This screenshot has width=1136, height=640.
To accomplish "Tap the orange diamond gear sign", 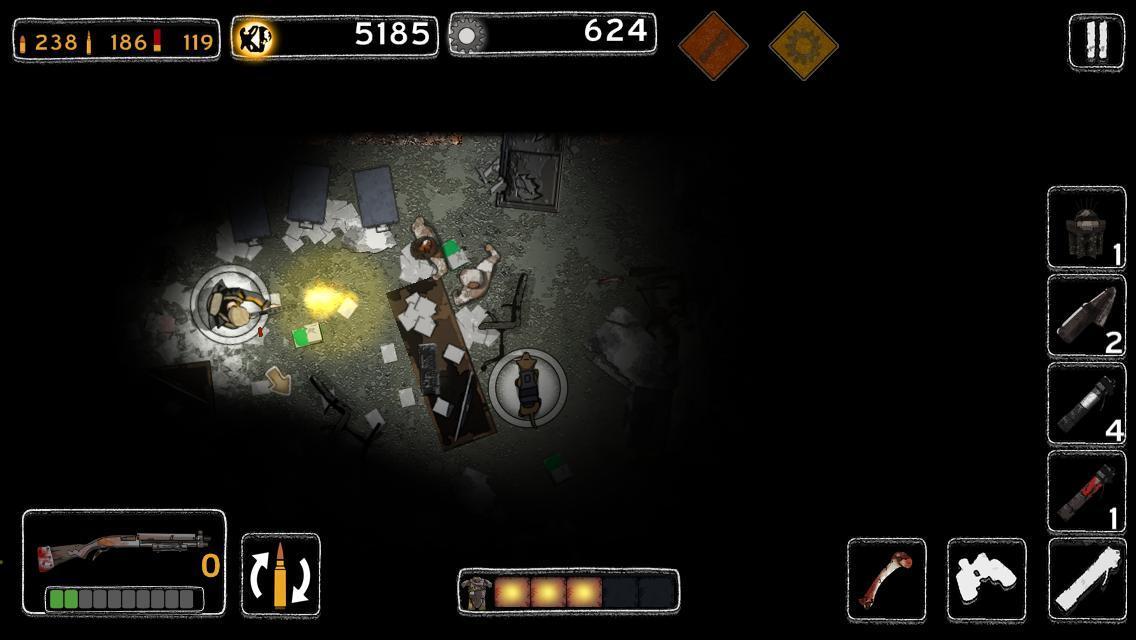I will point(803,45).
